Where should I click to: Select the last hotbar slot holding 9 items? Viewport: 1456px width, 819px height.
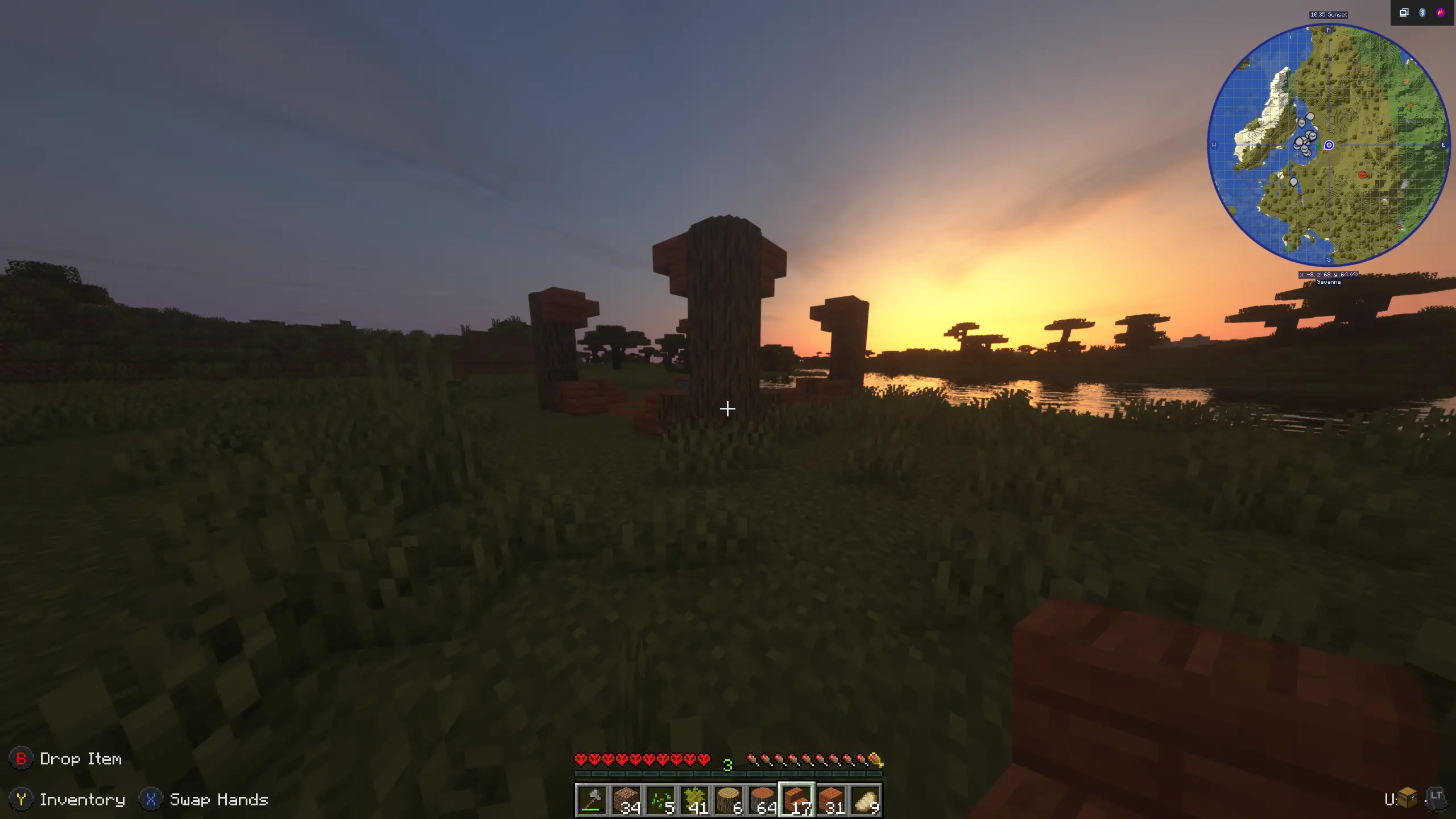click(x=865, y=800)
